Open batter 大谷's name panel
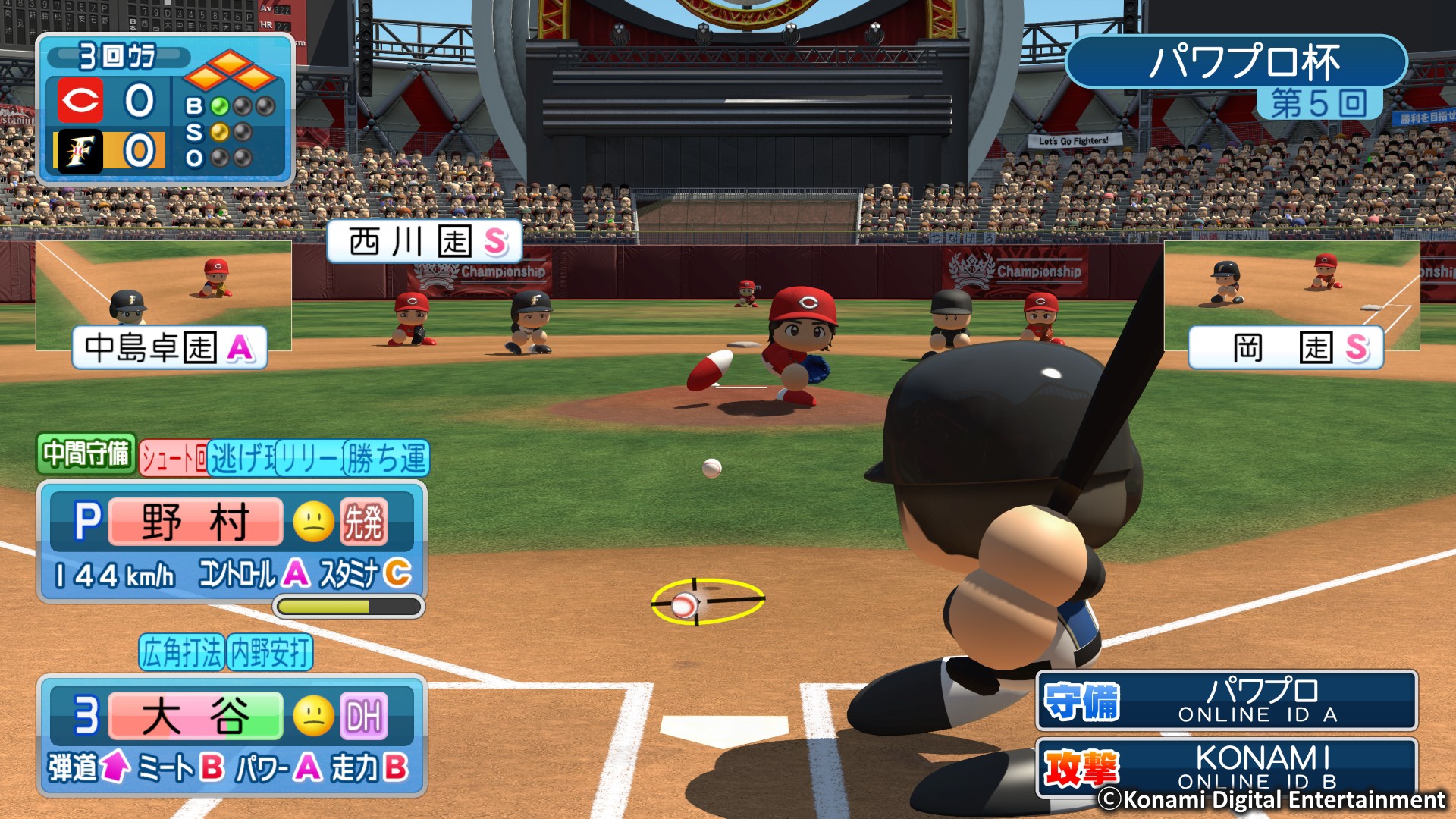 196,716
